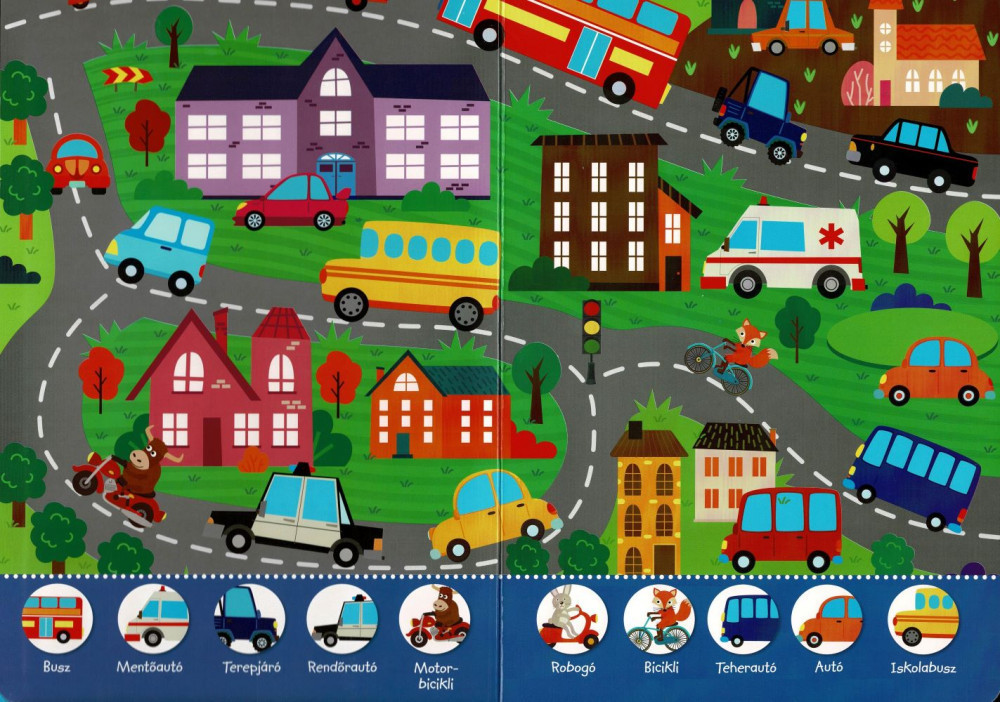
Task: Choose the Mentőautó ambulance icon
Action: click(x=153, y=619)
